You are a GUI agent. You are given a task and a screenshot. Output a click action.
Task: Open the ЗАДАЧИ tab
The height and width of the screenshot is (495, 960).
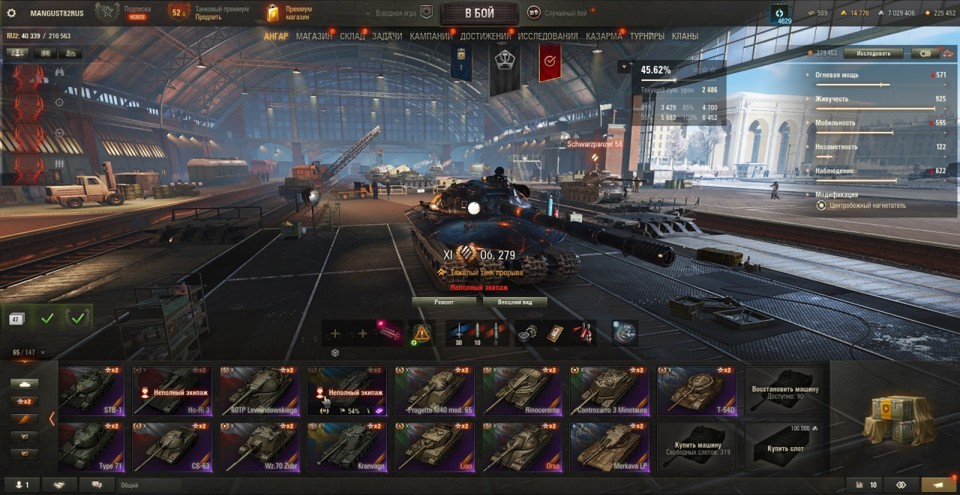[387, 37]
